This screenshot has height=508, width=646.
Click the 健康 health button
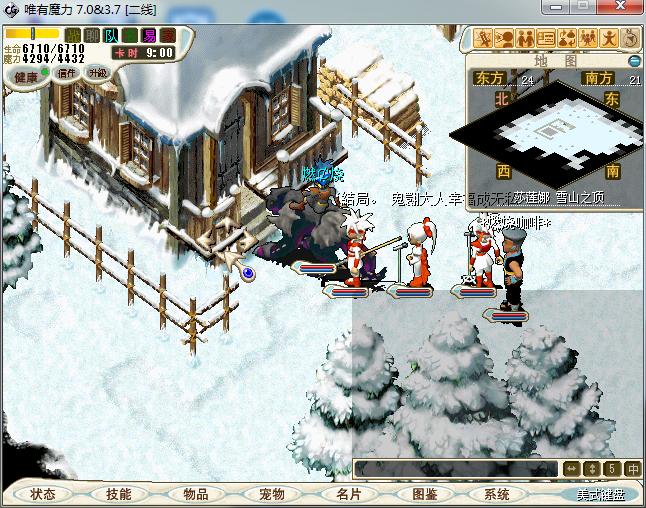(x=26, y=76)
